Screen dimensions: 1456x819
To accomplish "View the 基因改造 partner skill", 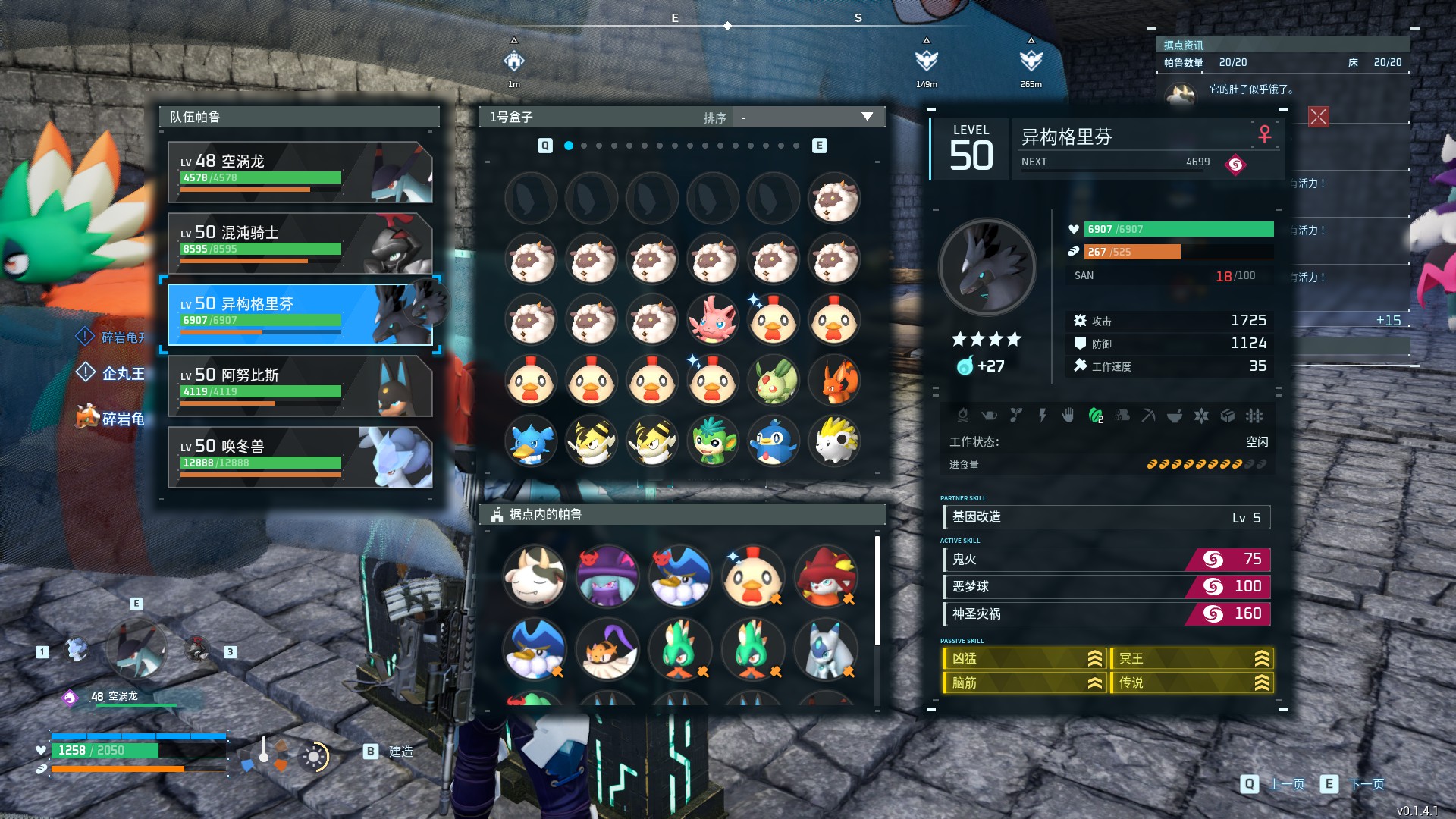I will coord(1106,517).
